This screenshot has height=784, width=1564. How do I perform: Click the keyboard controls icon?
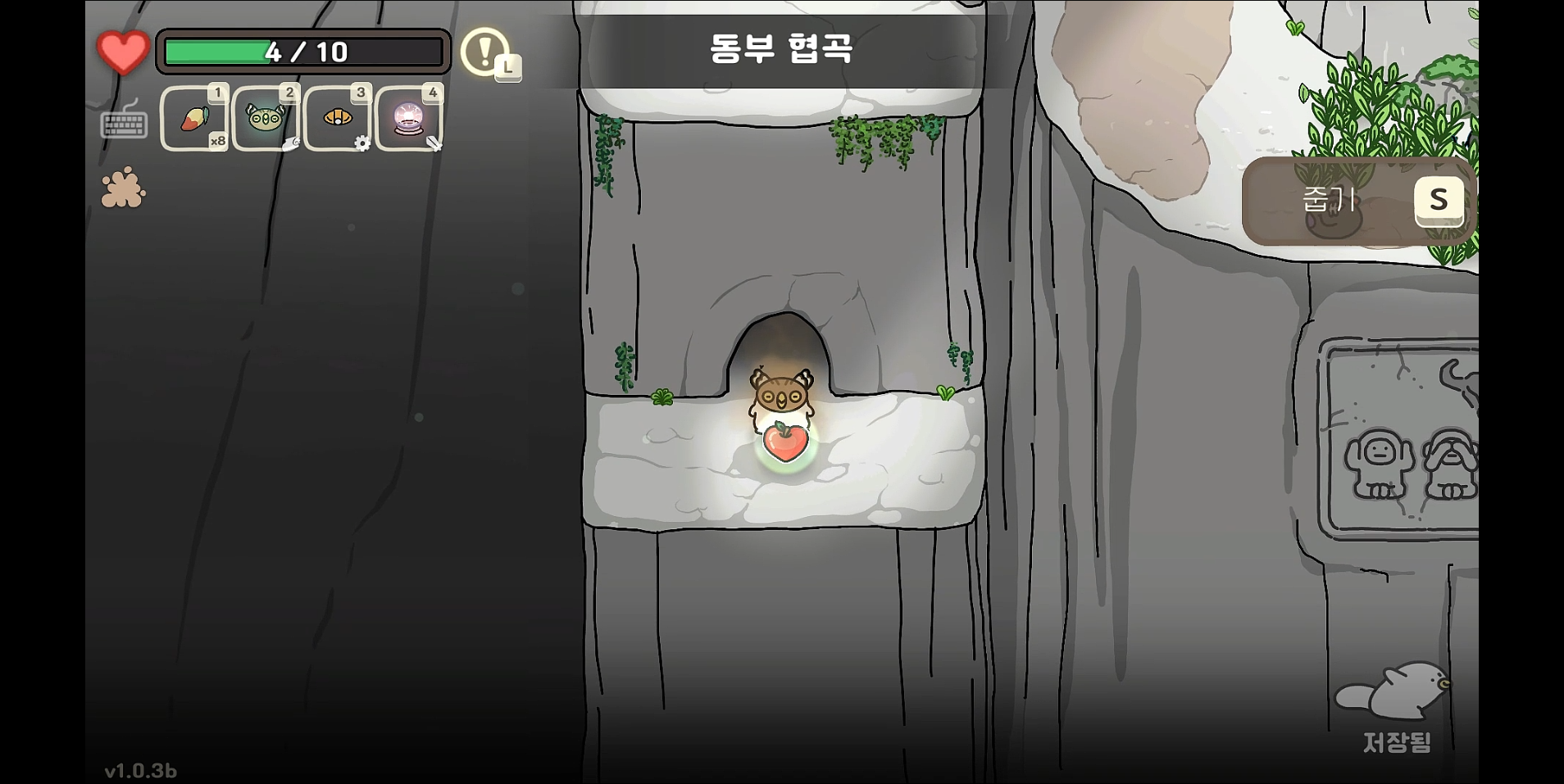122,125
